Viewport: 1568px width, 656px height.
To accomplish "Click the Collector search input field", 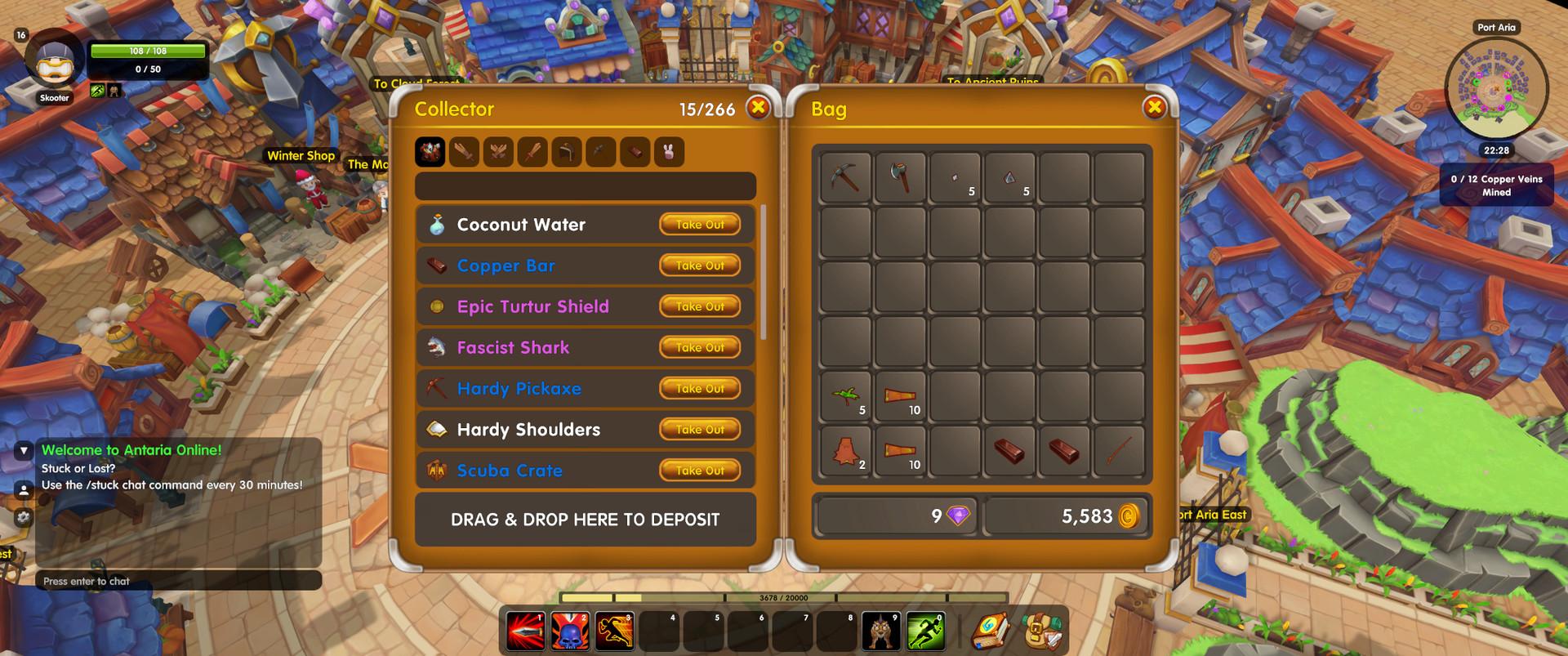I will pos(585,186).
